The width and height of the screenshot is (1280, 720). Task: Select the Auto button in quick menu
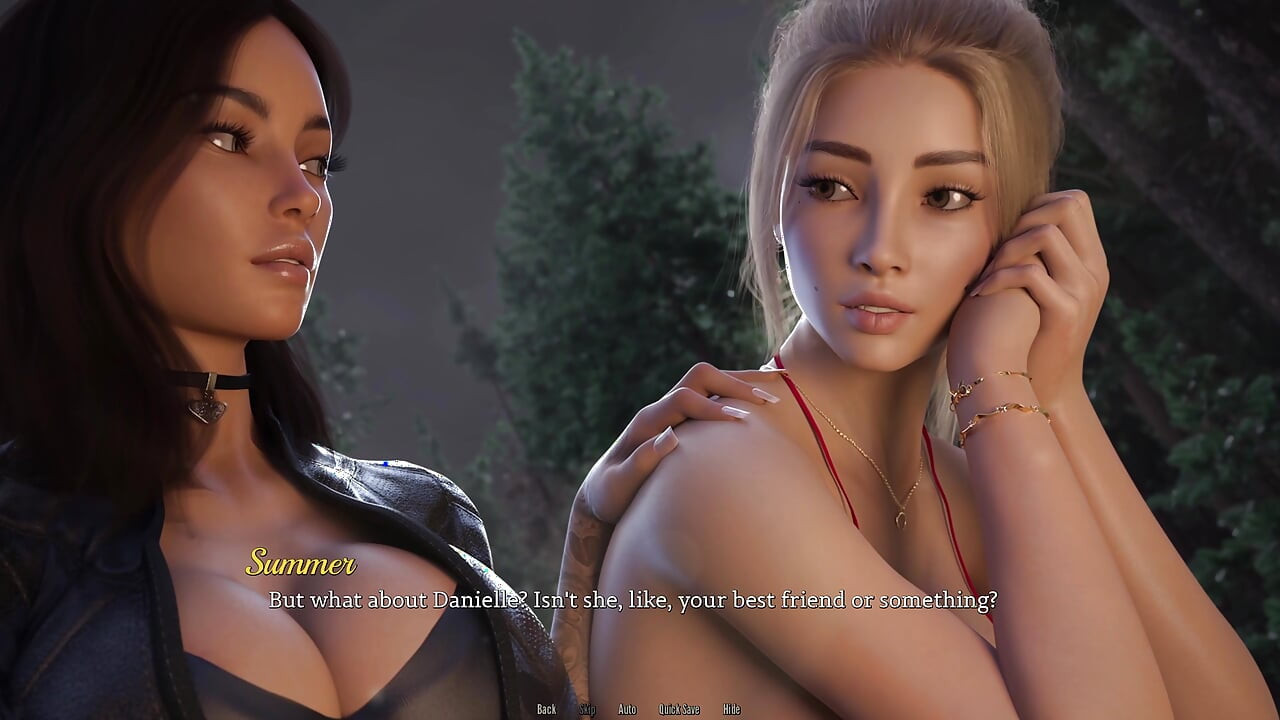[628, 708]
